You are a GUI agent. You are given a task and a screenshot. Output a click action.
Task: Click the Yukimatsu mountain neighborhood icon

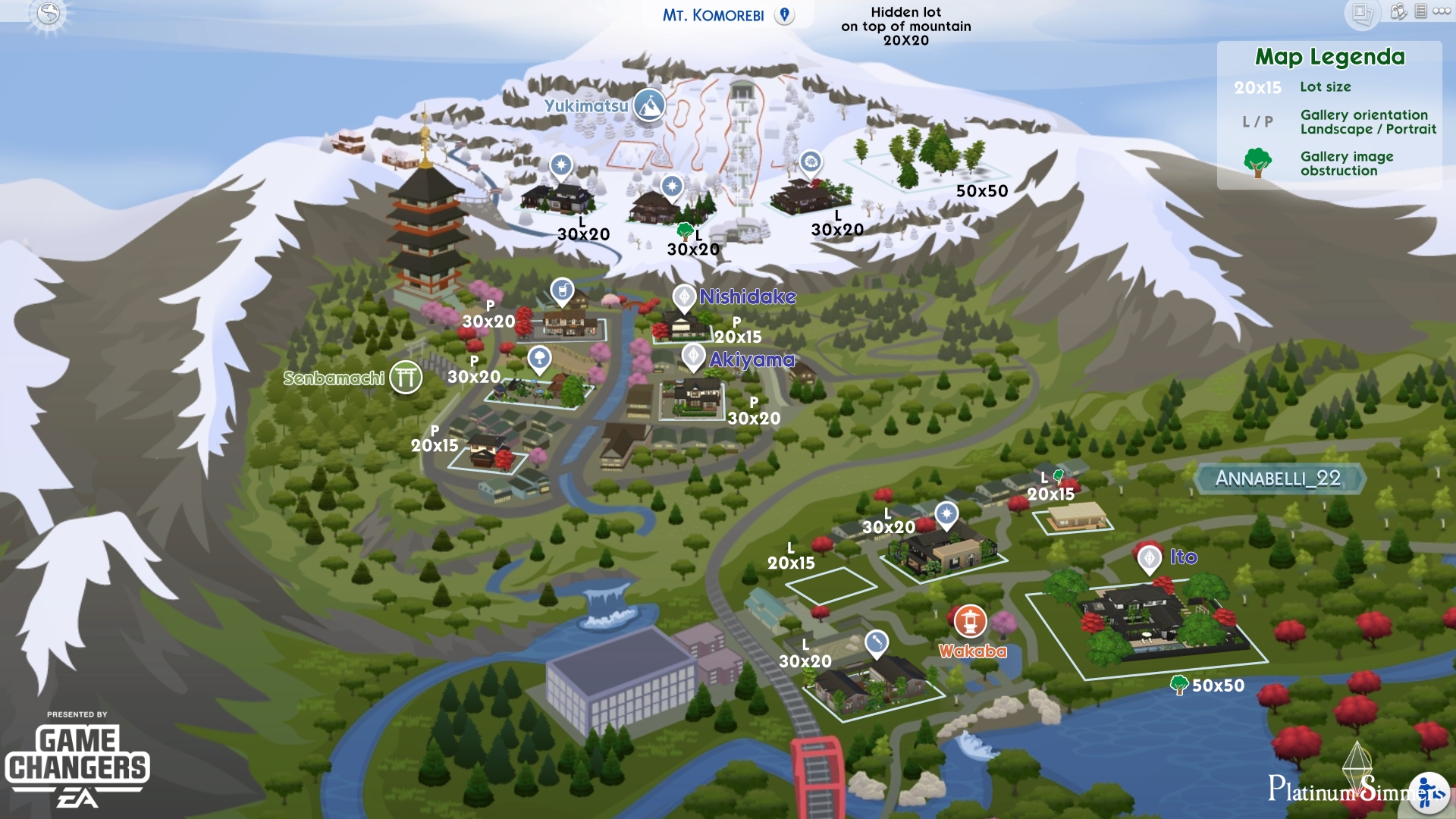(x=648, y=105)
